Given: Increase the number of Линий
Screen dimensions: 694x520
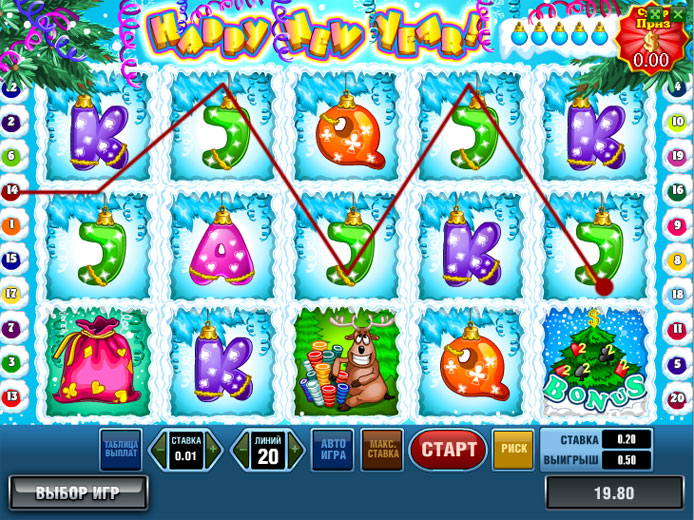Looking at the screenshot, I should pyautogui.click(x=294, y=450).
